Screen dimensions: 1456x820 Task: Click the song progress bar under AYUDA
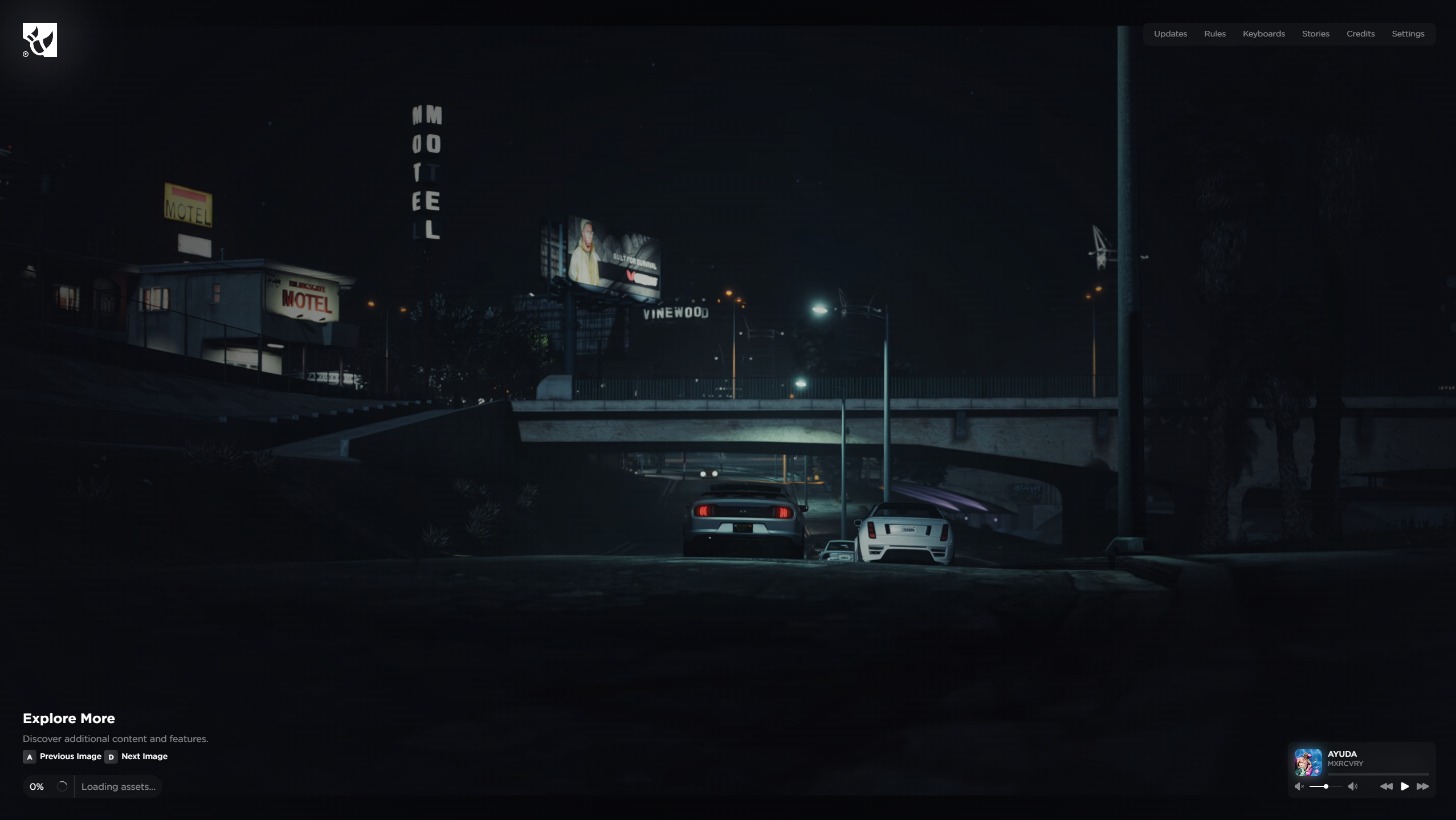tap(1378, 774)
